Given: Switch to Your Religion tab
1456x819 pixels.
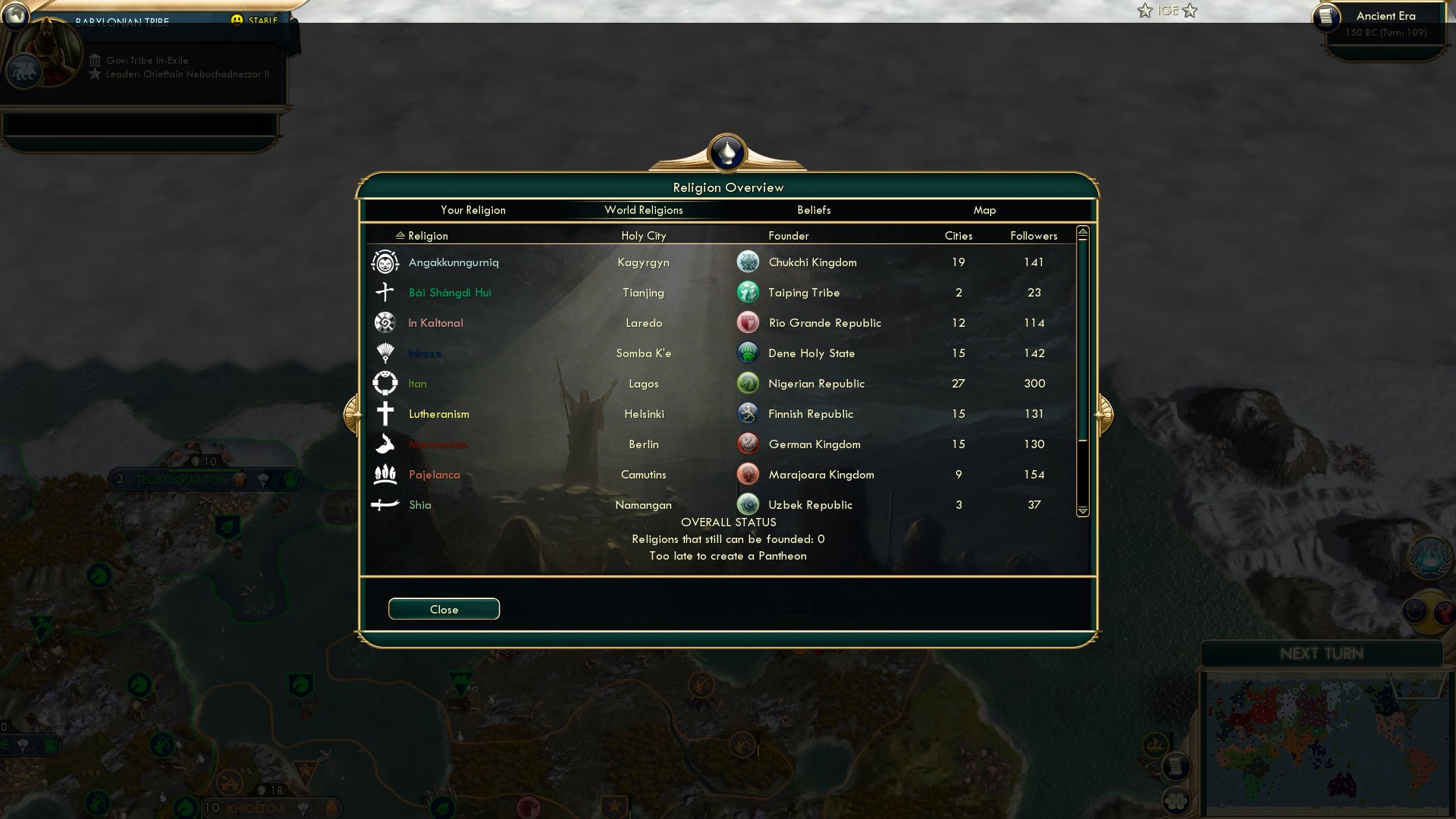Looking at the screenshot, I should point(474,210).
